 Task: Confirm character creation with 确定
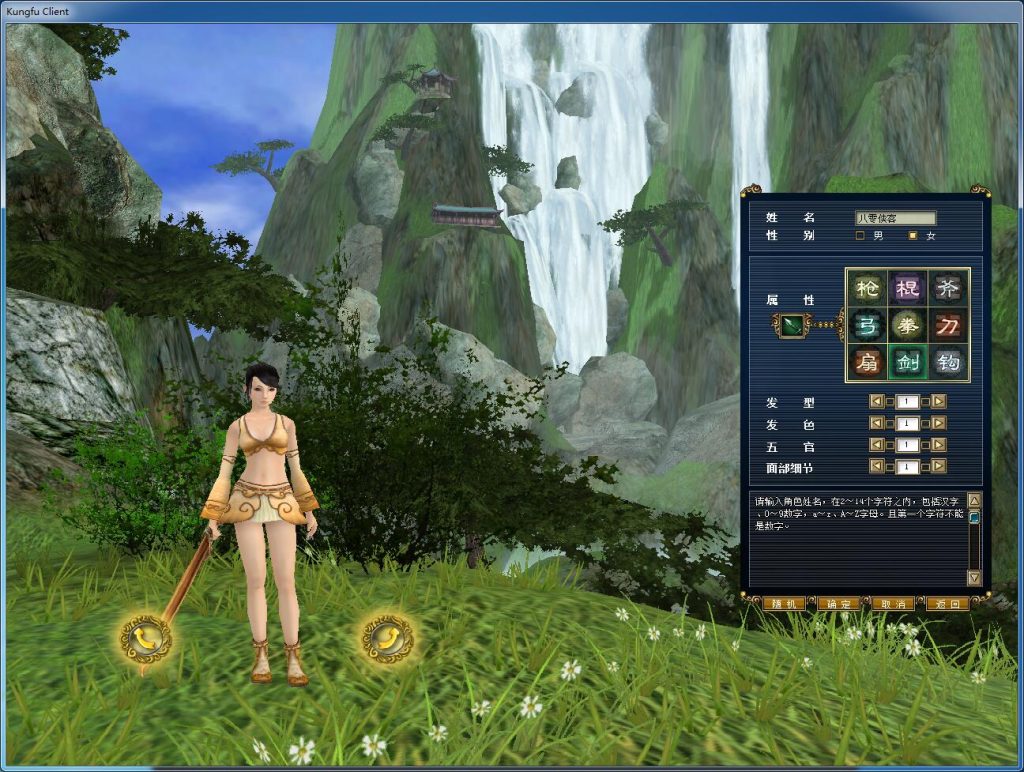coord(838,604)
